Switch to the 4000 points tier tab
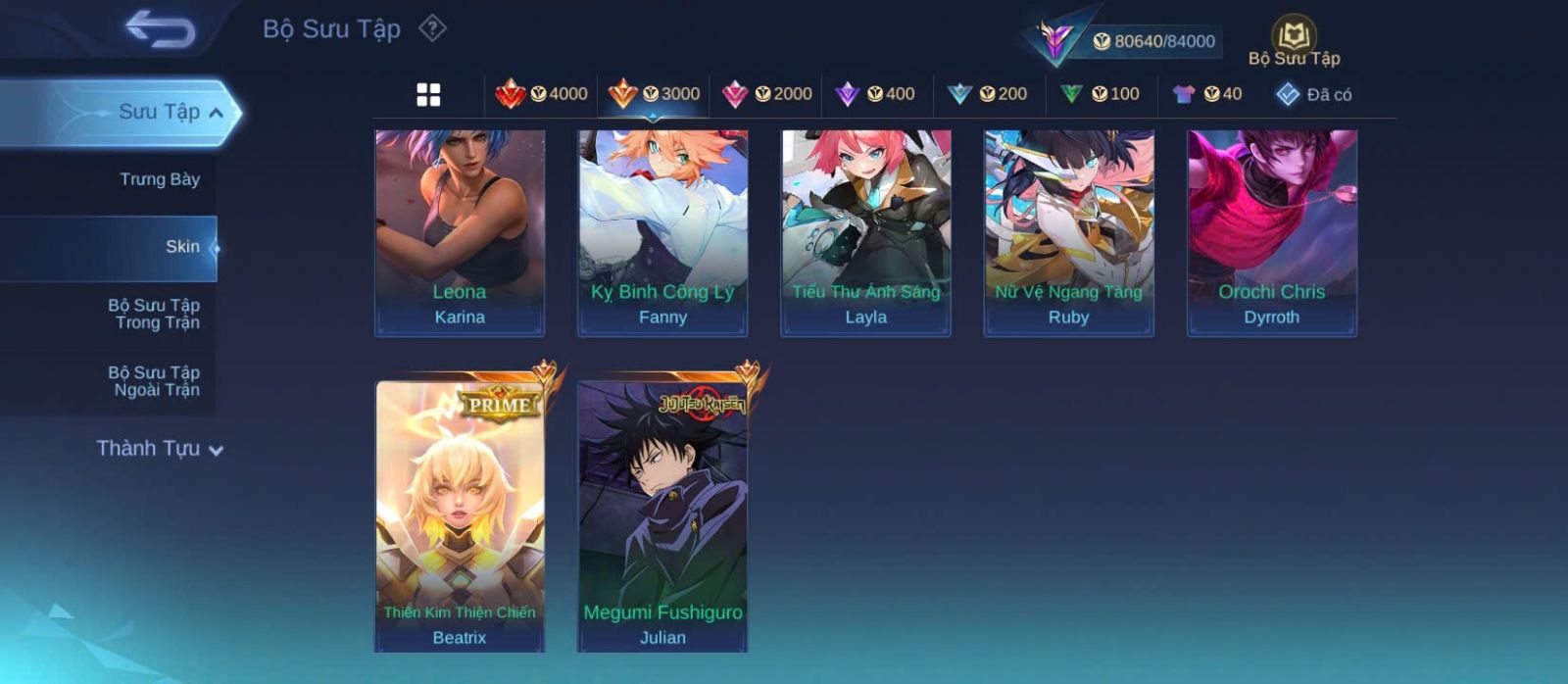The width and height of the screenshot is (1568, 684). (542, 94)
